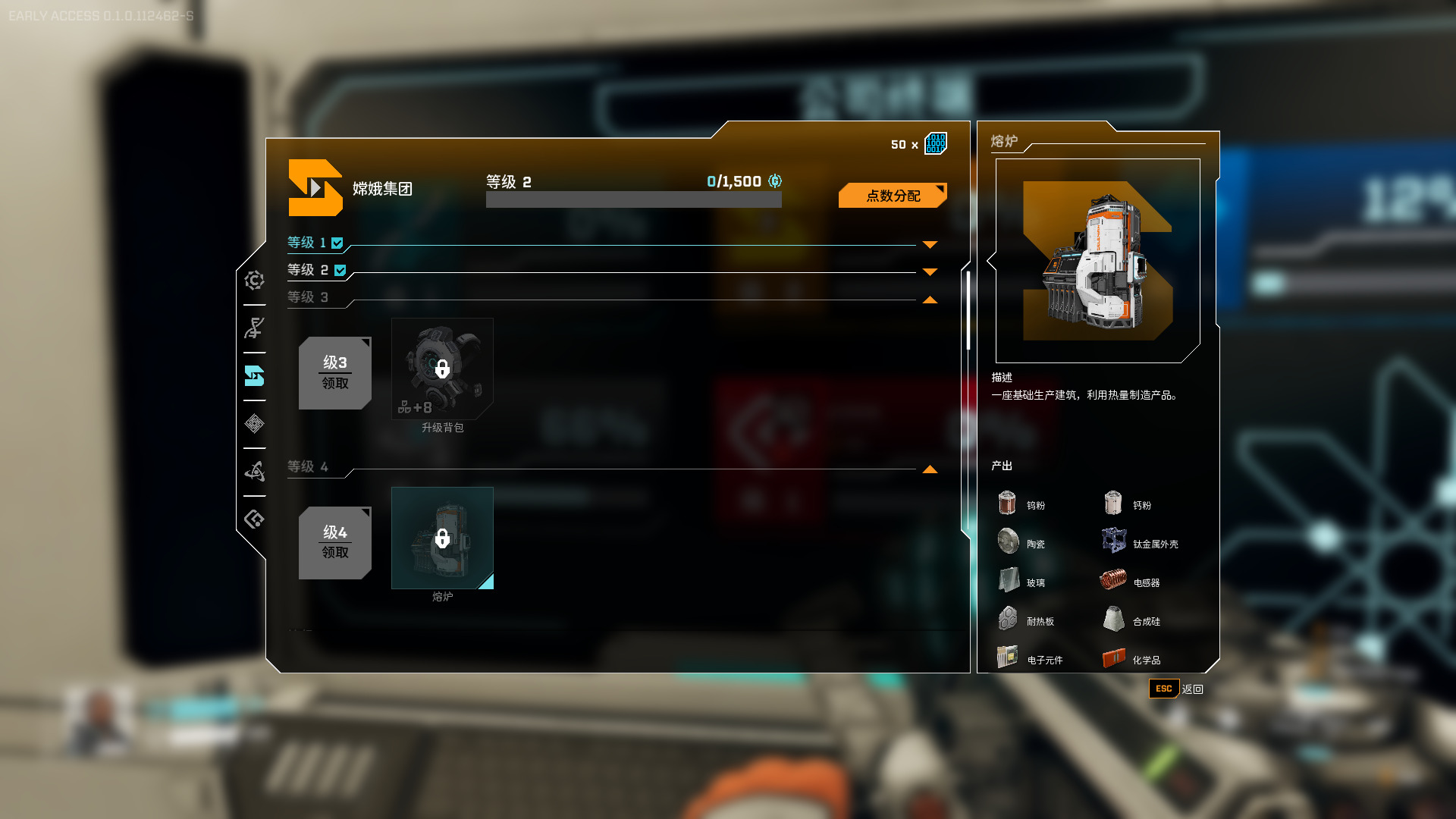Collapse the 等级 4 tier section
Screen dimensions: 1456x819
point(930,469)
